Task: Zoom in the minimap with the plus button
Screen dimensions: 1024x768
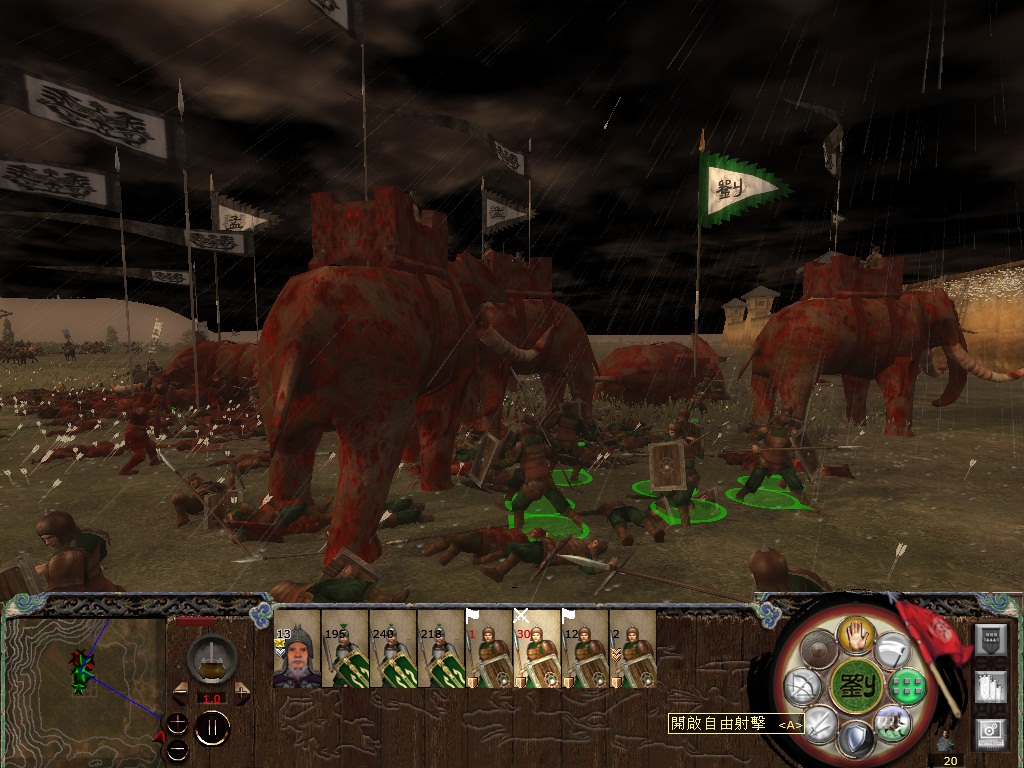Action: 177,722
